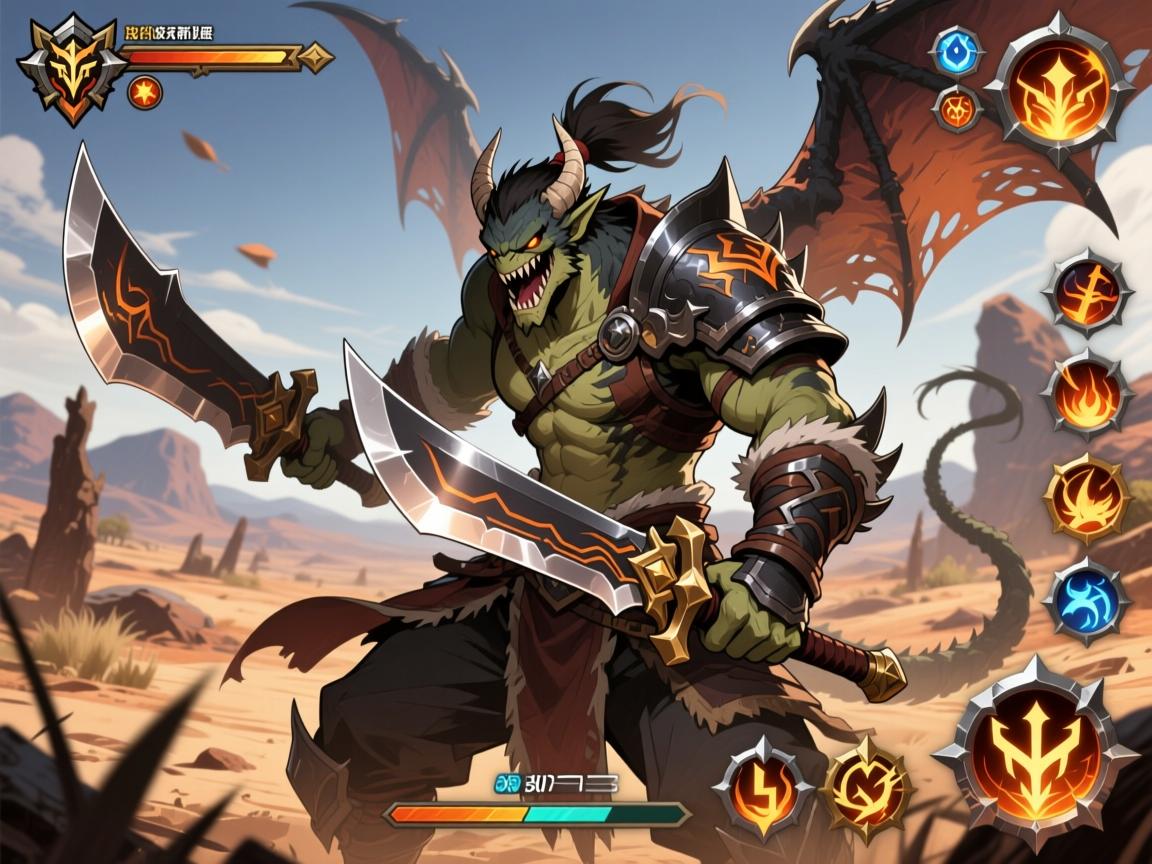Use the lightning bolt ability

(x=763, y=790)
